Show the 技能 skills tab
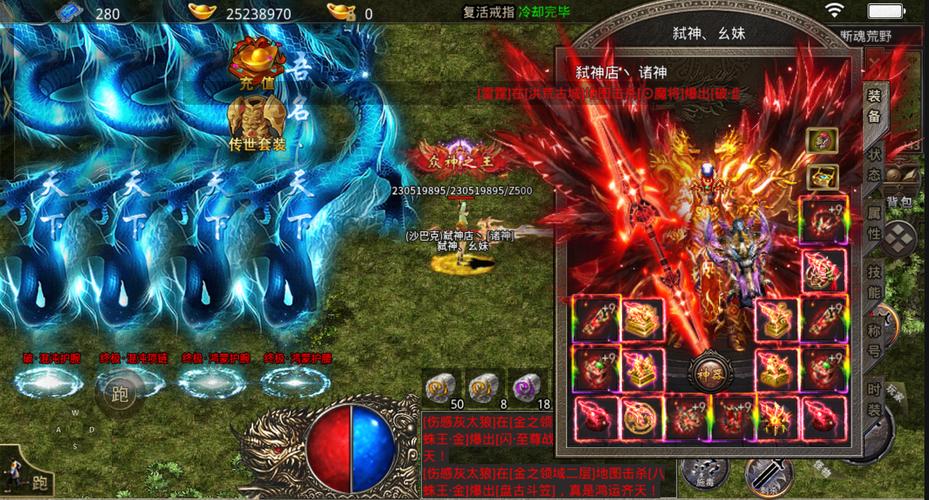This screenshot has width=929, height=500. pyautogui.click(x=874, y=283)
